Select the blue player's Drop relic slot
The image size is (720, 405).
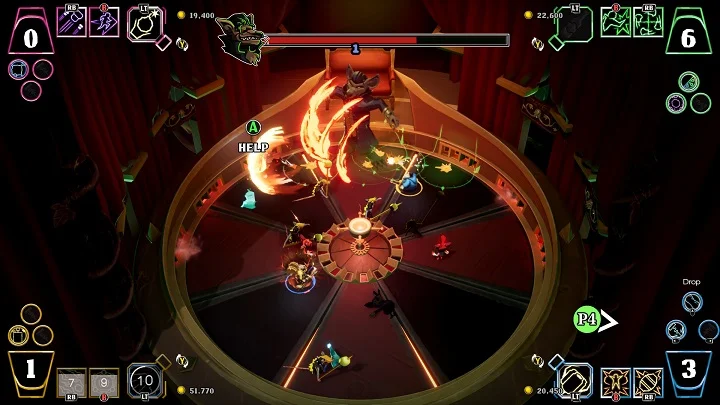691,301
